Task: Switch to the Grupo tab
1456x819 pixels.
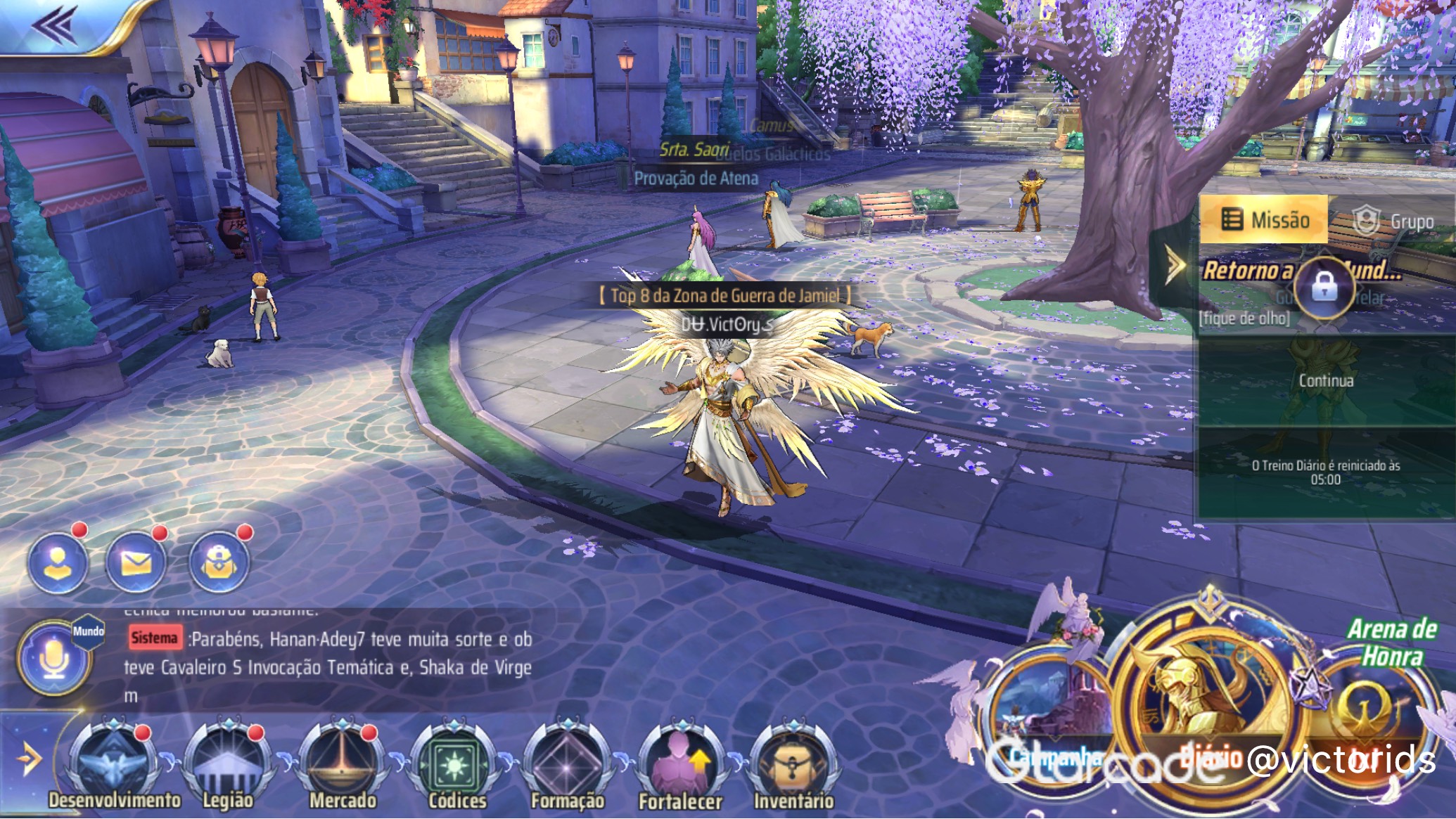Action: coord(1393,222)
